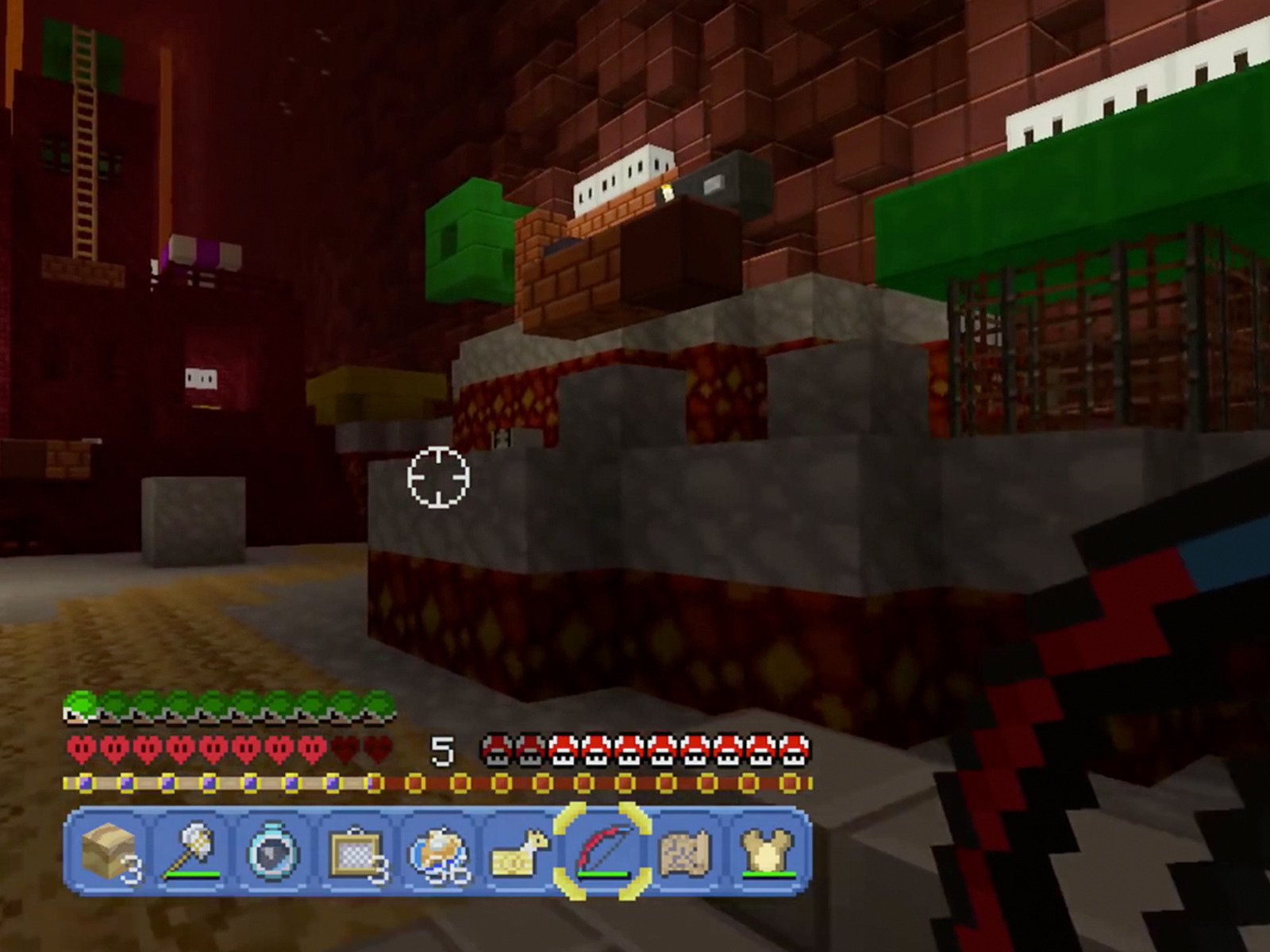Screen dimensions: 1270x952
Task: Select the stack of item frames
Action: click(x=353, y=853)
